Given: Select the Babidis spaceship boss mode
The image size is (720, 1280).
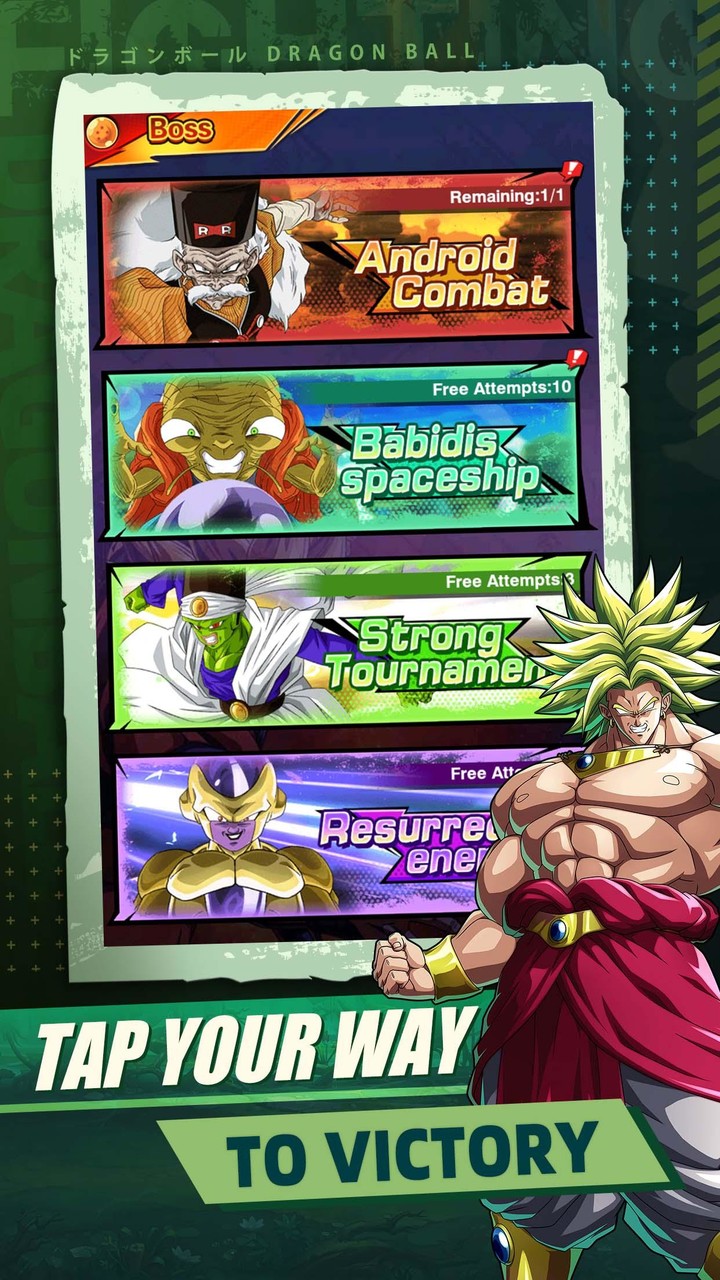Looking at the screenshot, I should coord(340,450).
